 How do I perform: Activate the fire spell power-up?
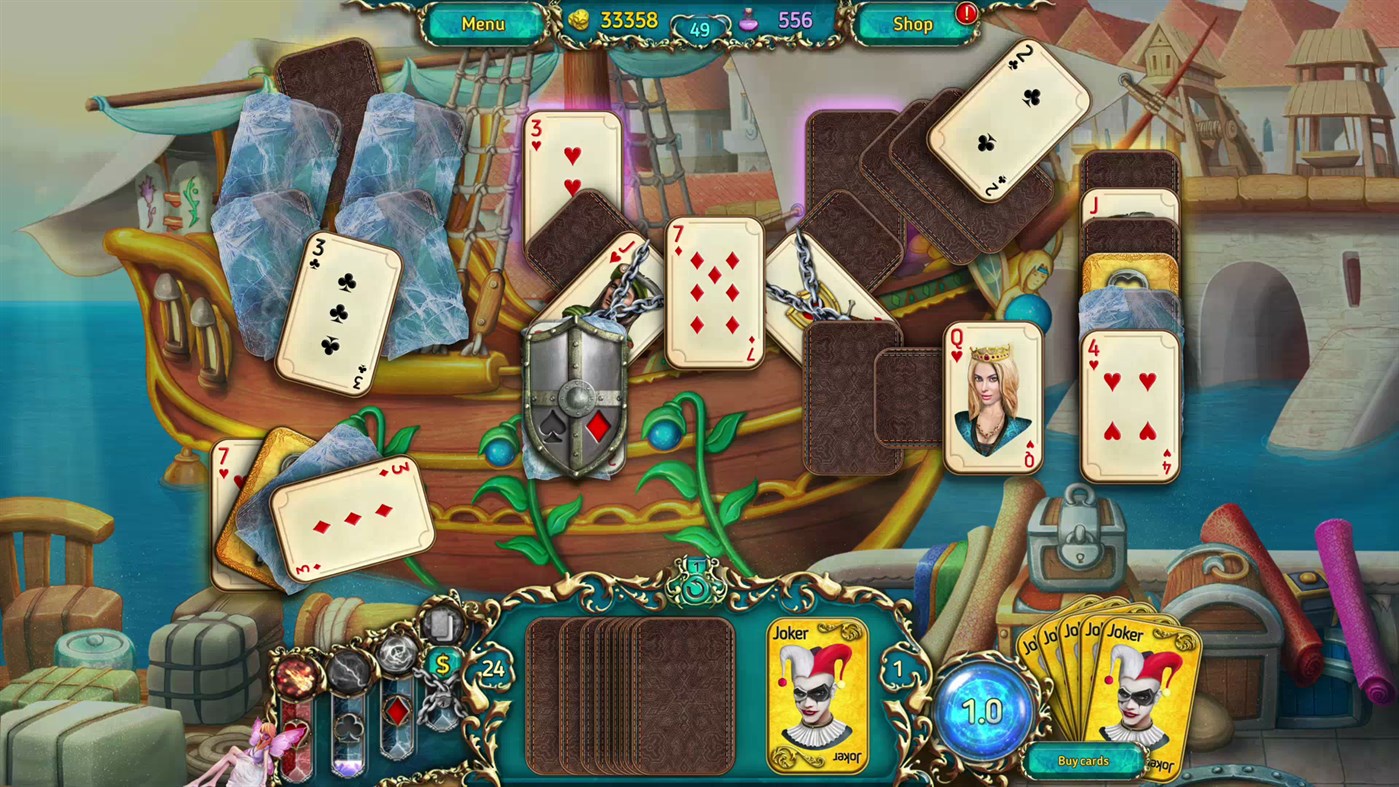[x=296, y=676]
